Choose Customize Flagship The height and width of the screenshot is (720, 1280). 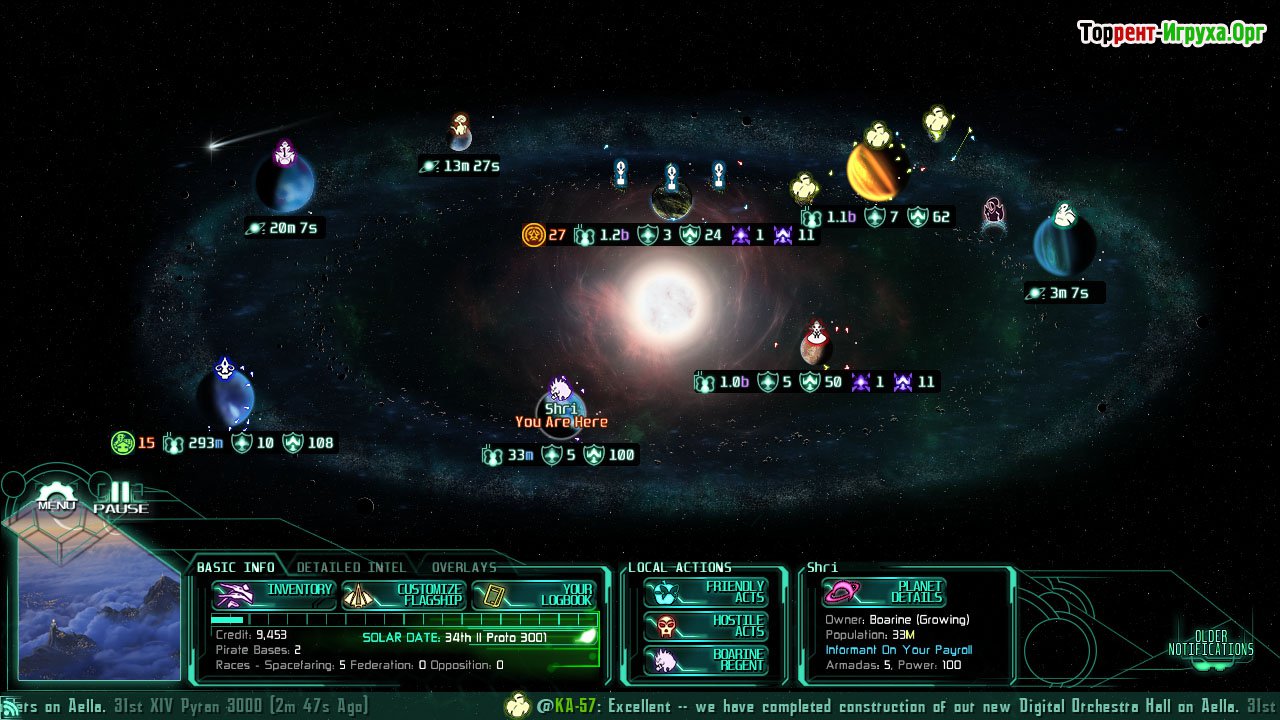click(404, 595)
